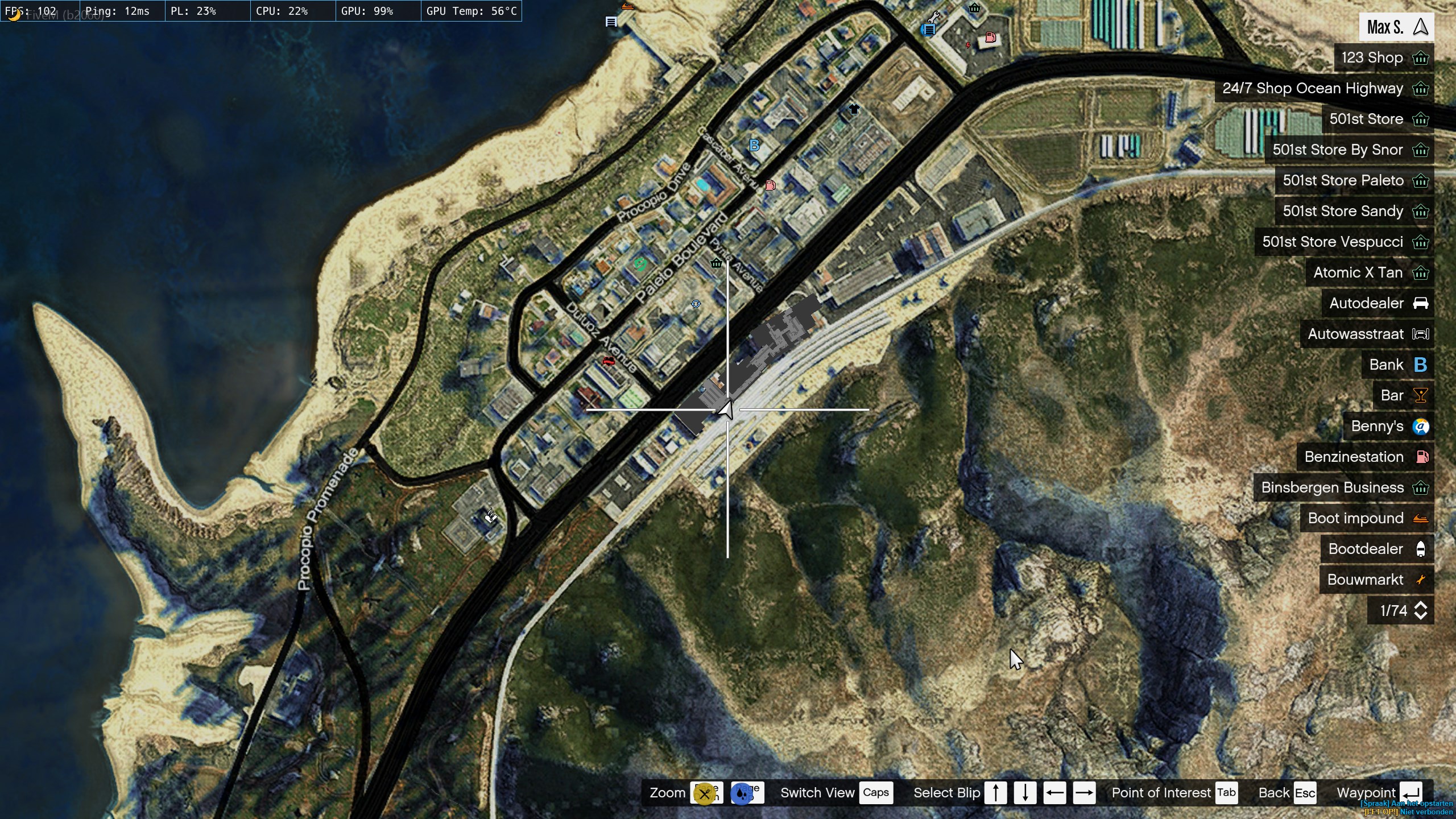The height and width of the screenshot is (819, 1456).
Task: Select 501st Store Paleto in the legend
Action: coord(1354,181)
